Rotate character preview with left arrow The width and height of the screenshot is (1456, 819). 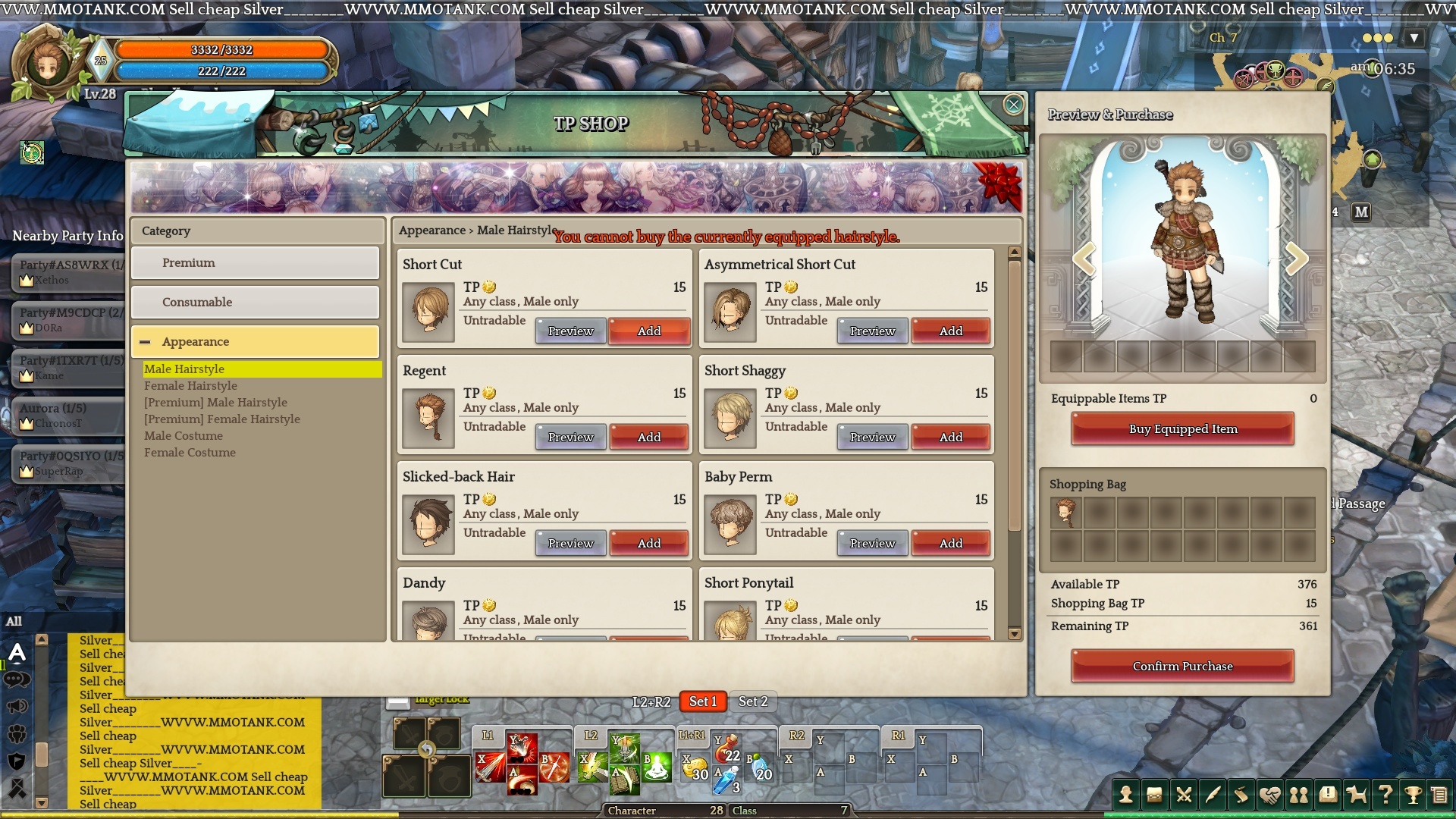1084,259
